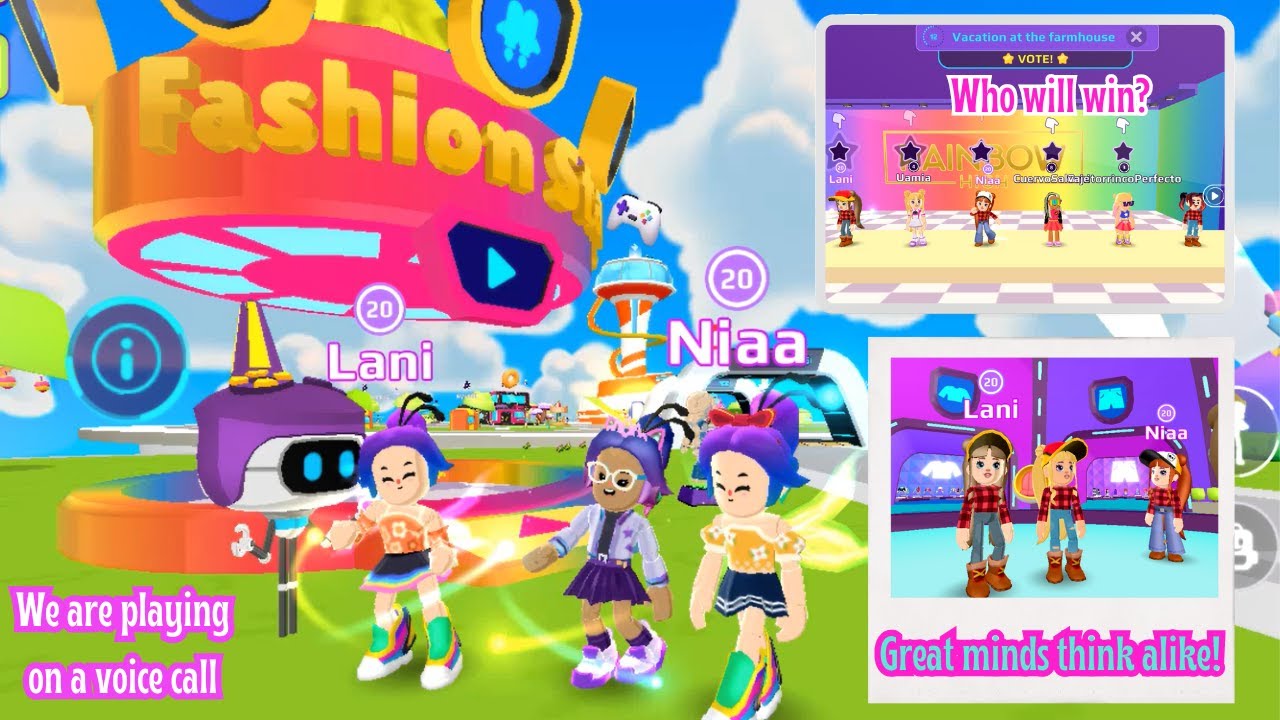Toggle the vote star under Lani
Image resolution: width=1280 pixels, height=720 pixels.
[839, 150]
